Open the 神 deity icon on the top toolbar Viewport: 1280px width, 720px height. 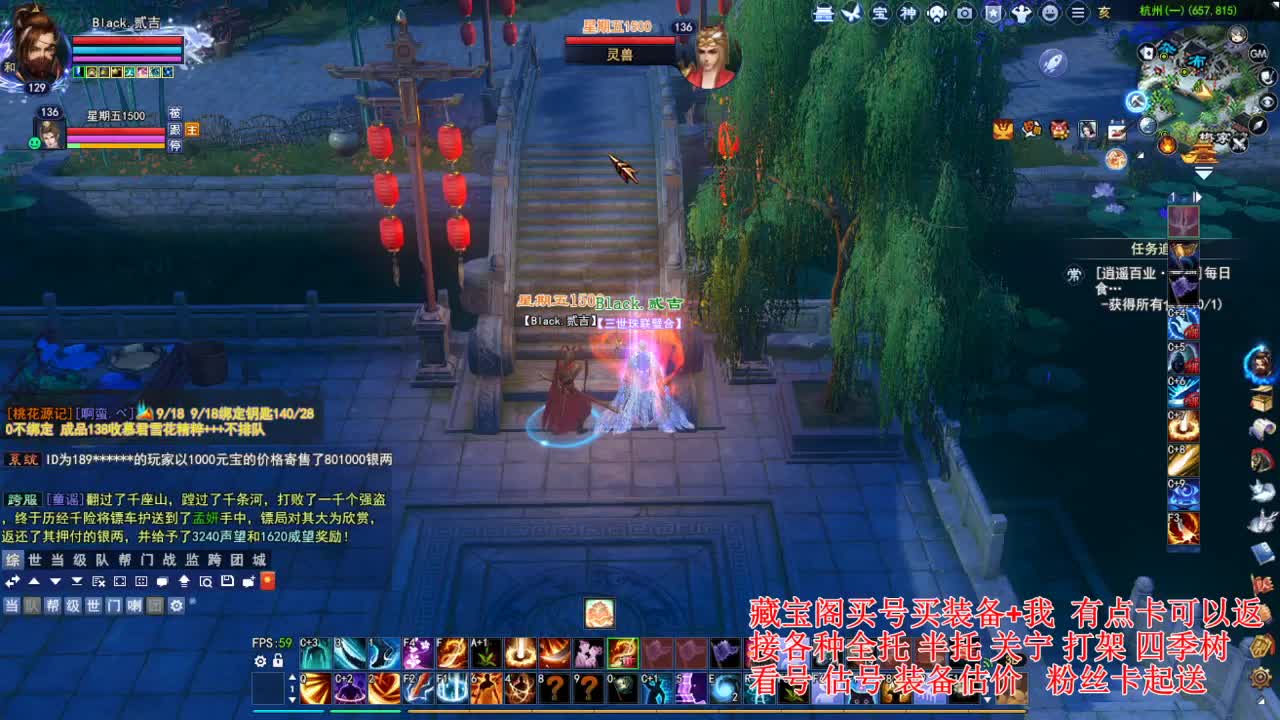point(907,14)
